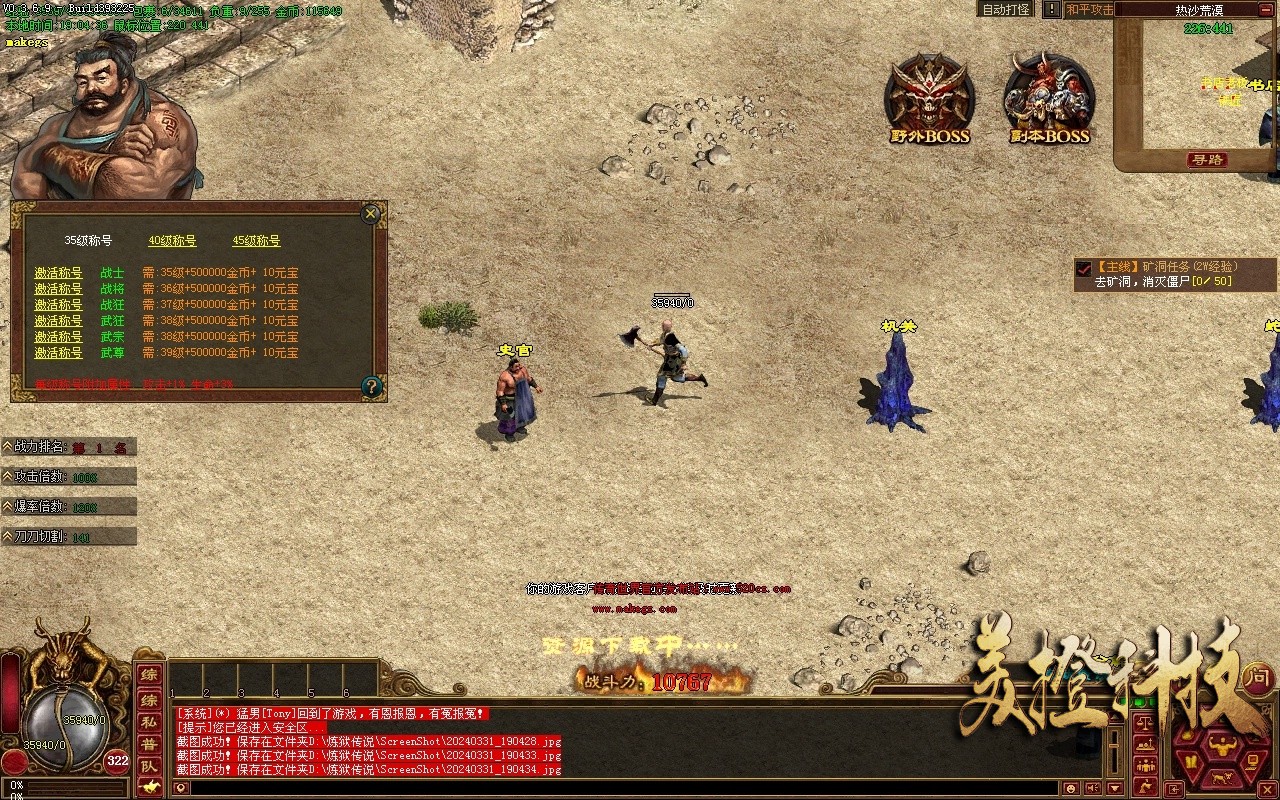Image resolution: width=1280 pixels, height=800 pixels.
Task: Switch to the 私 private chat channel
Action: tap(149, 720)
